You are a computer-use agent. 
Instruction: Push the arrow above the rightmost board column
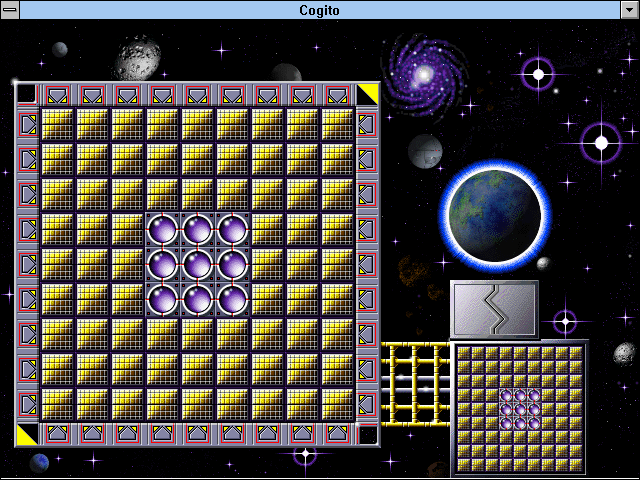coord(337,95)
